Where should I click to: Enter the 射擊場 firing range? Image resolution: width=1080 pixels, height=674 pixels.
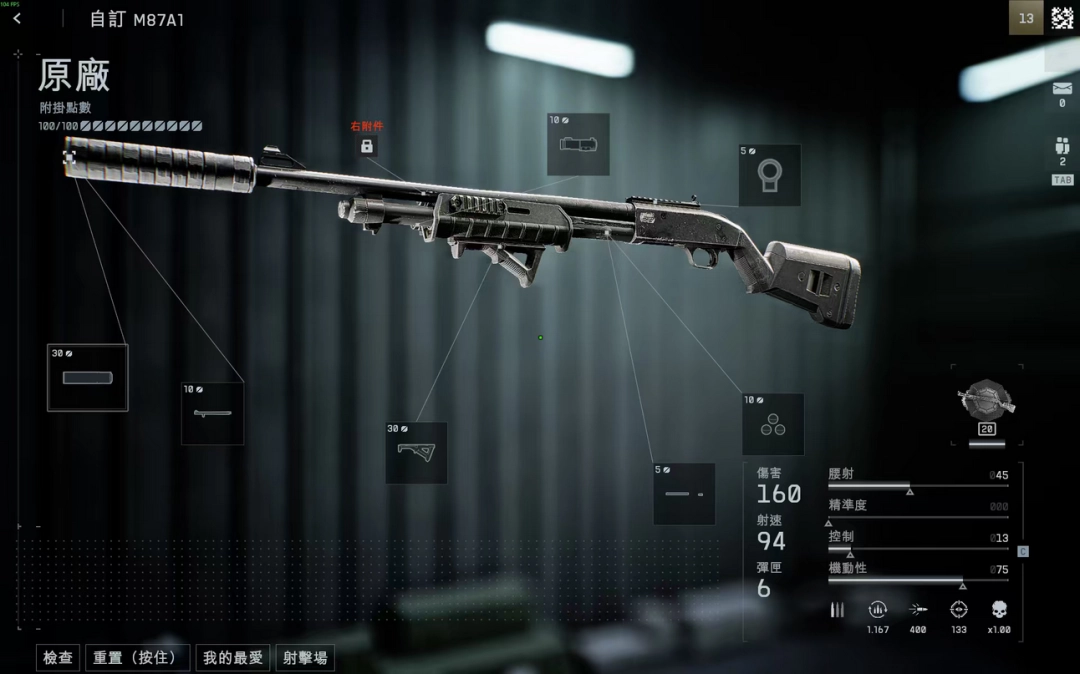coord(304,657)
